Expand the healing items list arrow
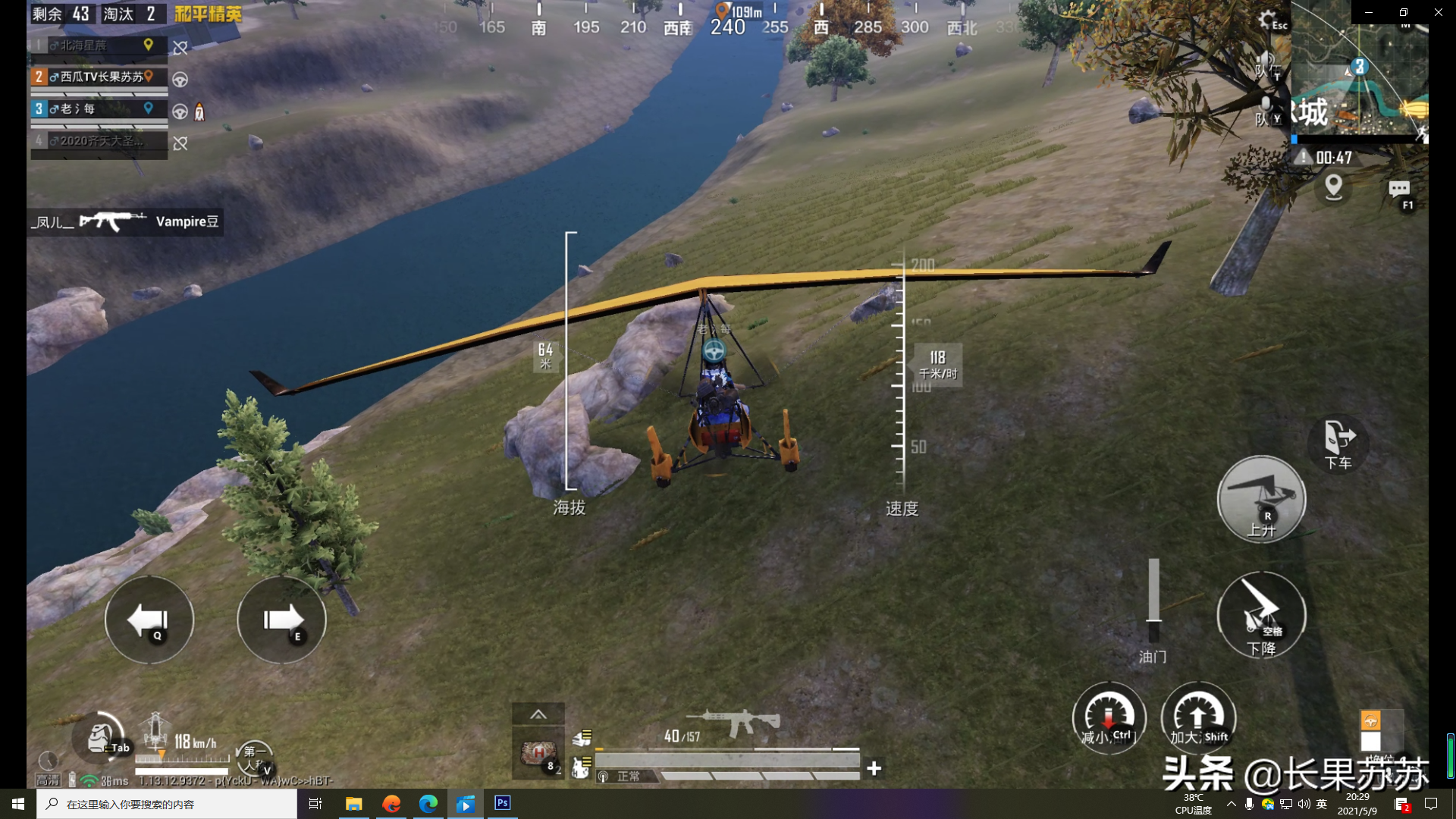The height and width of the screenshot is (819, 1456). pyautogui.click(x=538, y=714)
